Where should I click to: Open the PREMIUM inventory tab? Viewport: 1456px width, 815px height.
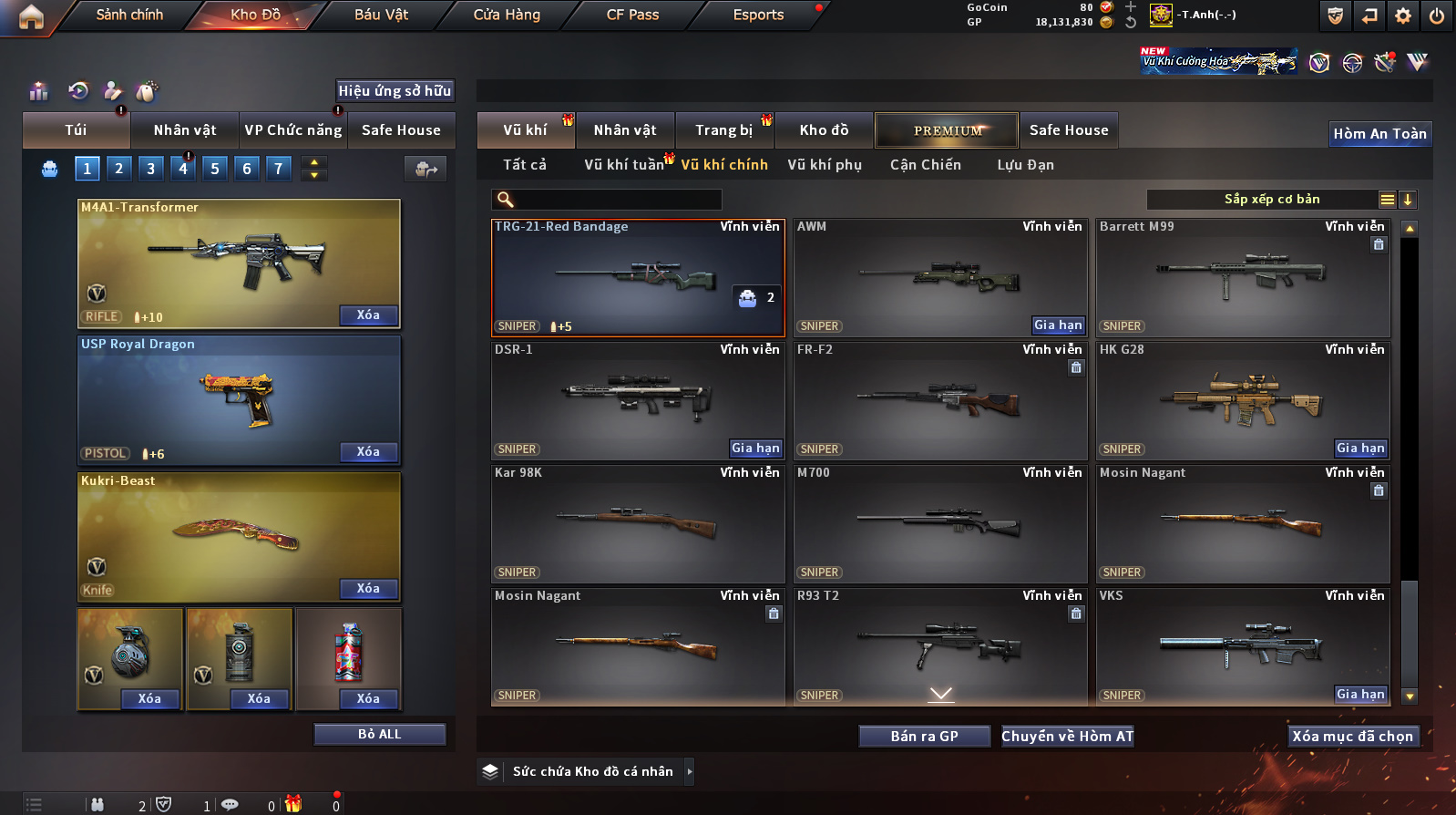coord(947,130)
